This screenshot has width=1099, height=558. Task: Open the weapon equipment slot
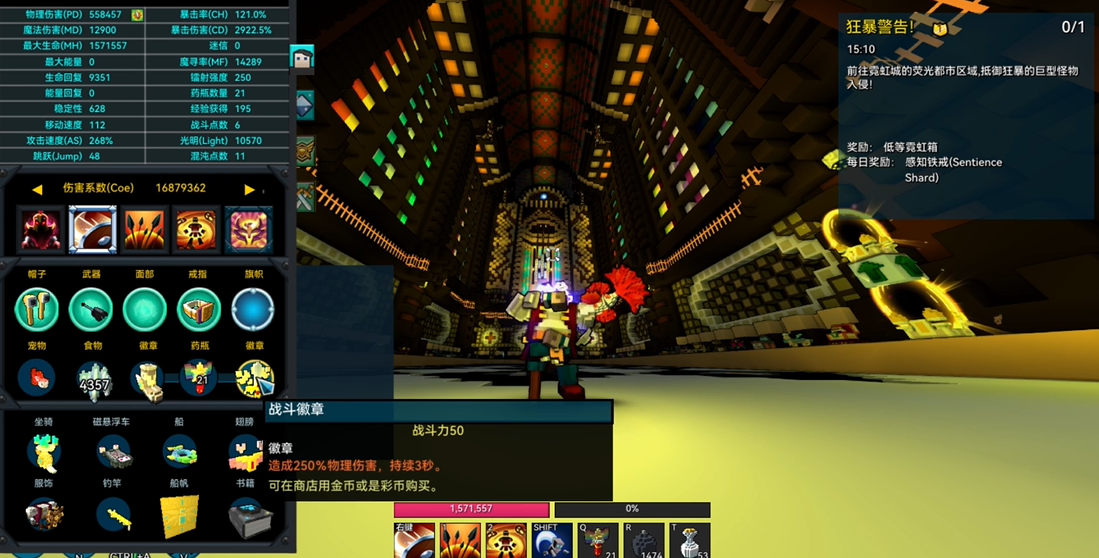pos(91,309)
